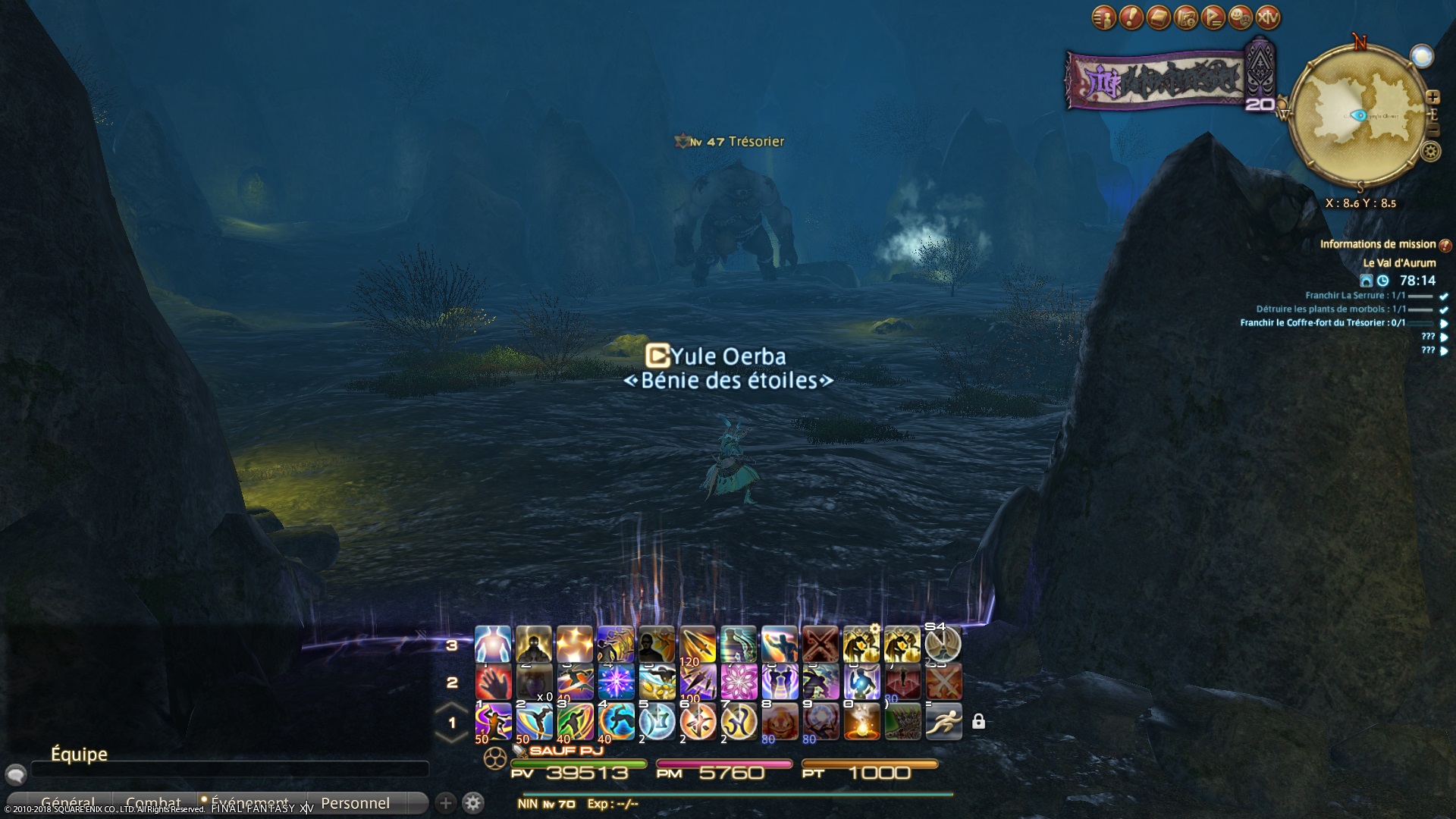Open the Character menu icon
1456x819 pixels.
tap(1104, 17)
